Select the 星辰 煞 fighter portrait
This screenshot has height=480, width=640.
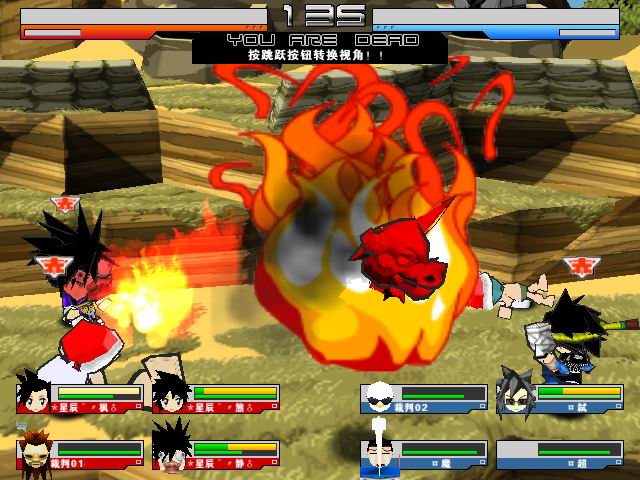[171, 393]
